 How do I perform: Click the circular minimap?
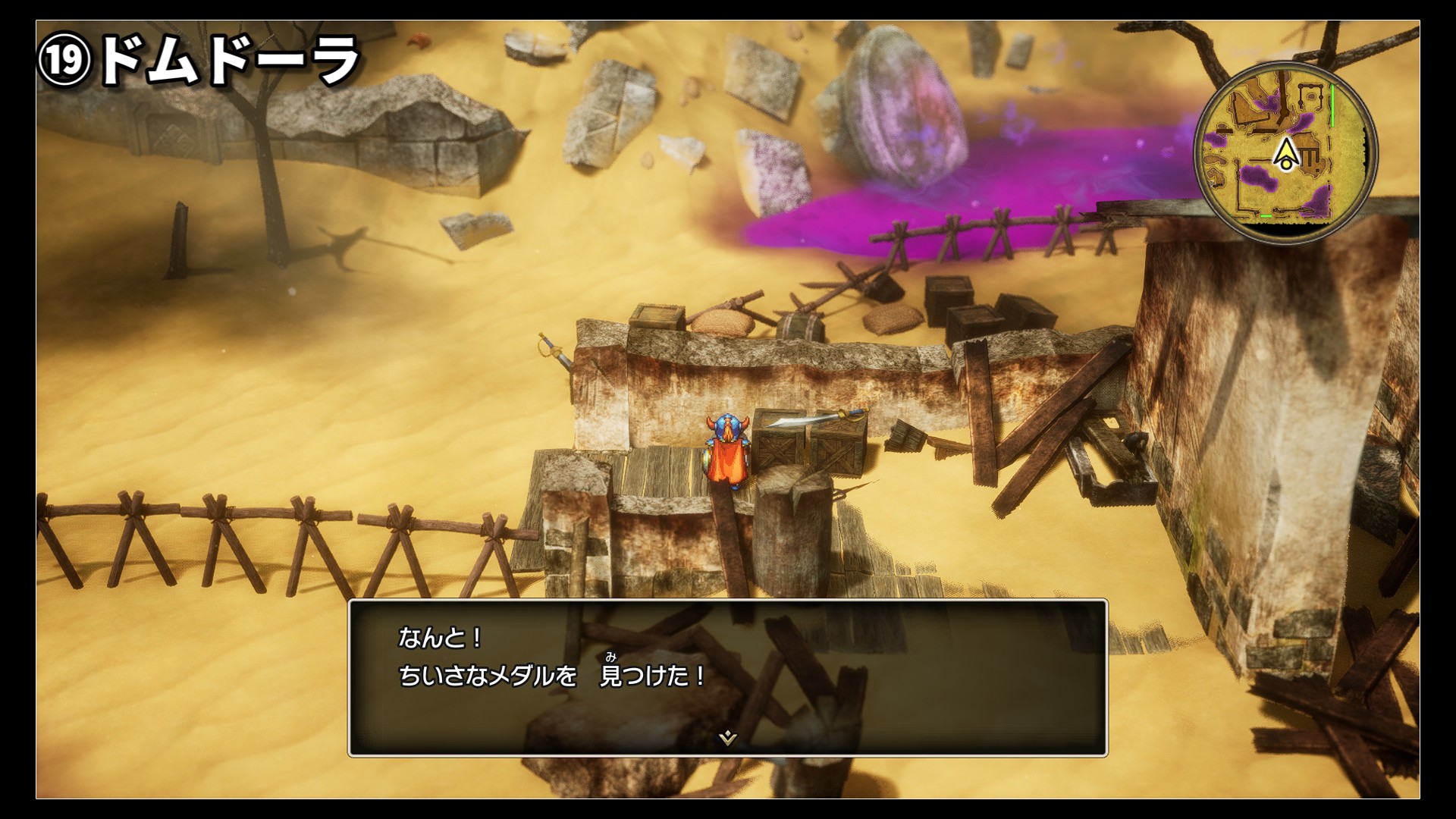pos(1285,152)
